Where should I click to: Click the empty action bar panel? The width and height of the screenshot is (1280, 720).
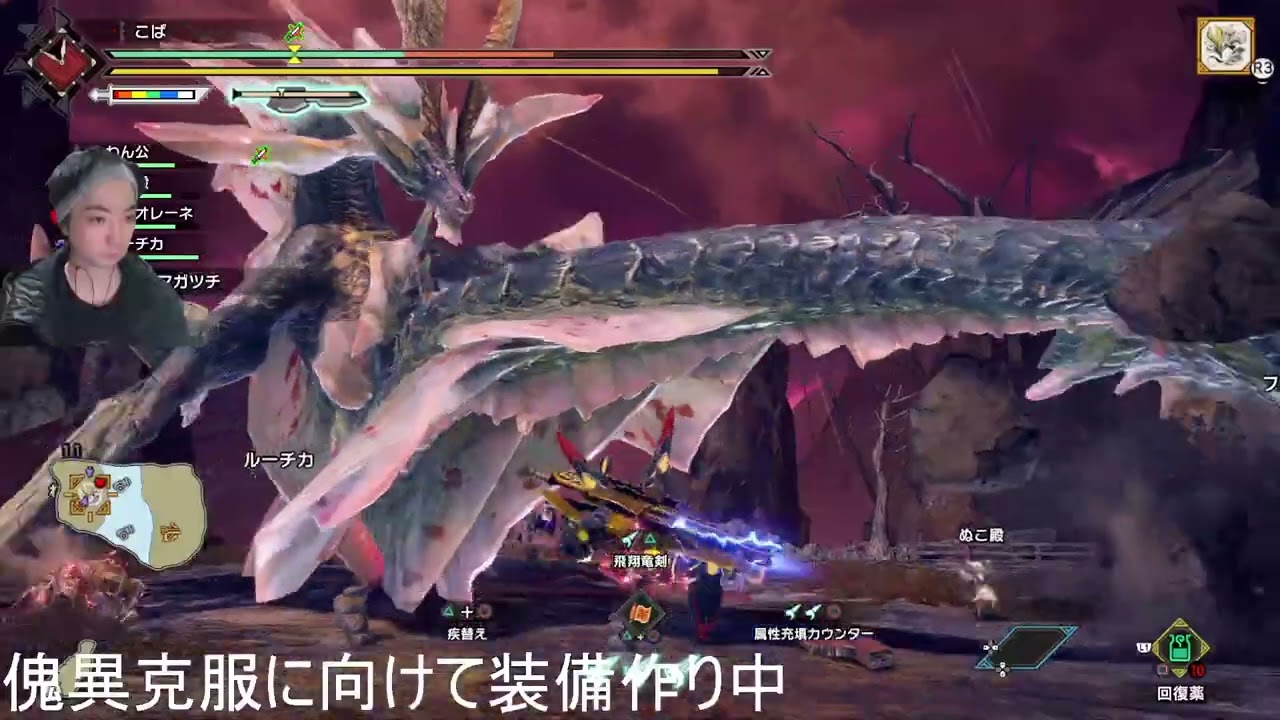[1027, 648]
